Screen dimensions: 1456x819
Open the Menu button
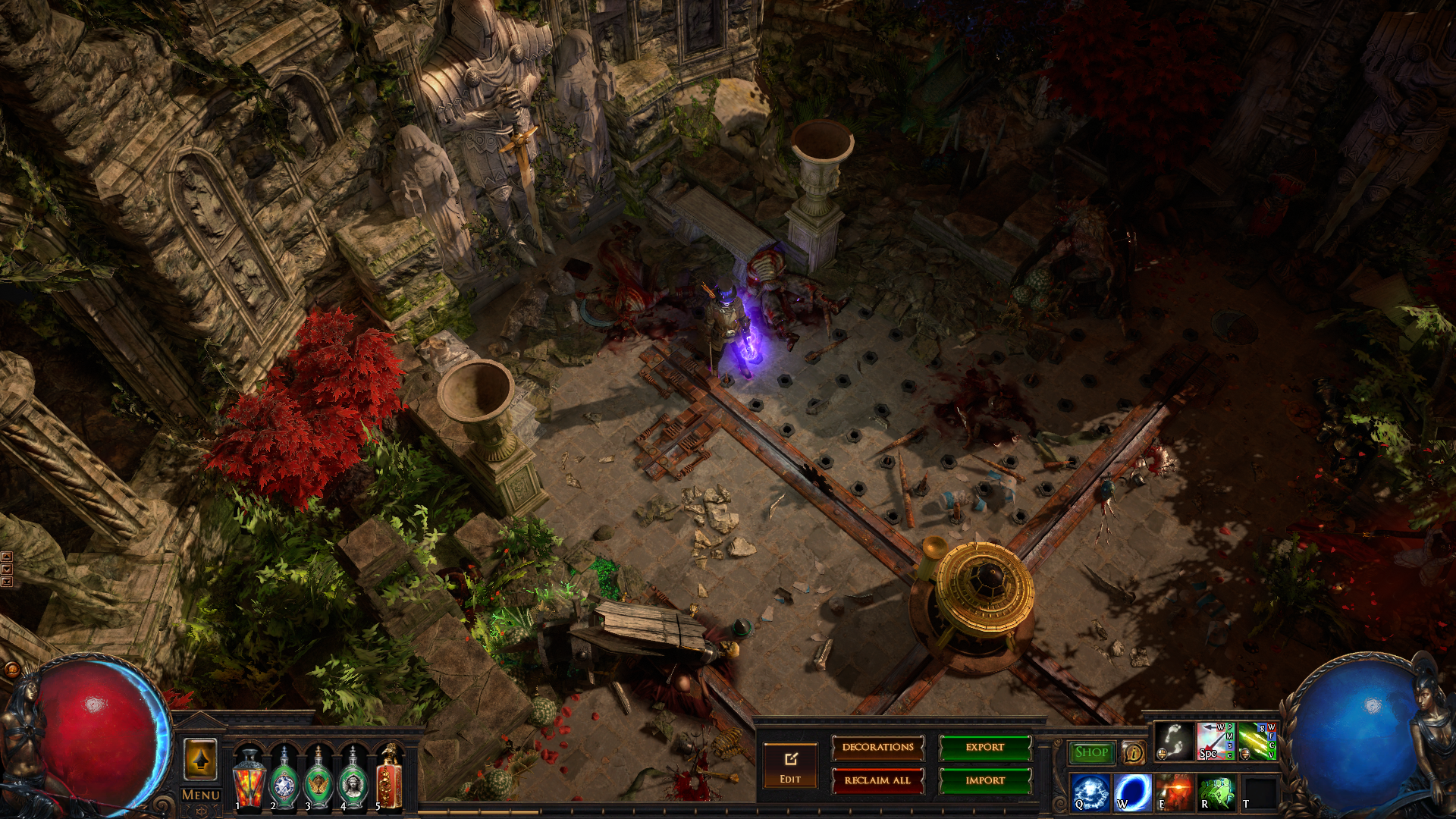pyautogui.click(x=201, y=795)
